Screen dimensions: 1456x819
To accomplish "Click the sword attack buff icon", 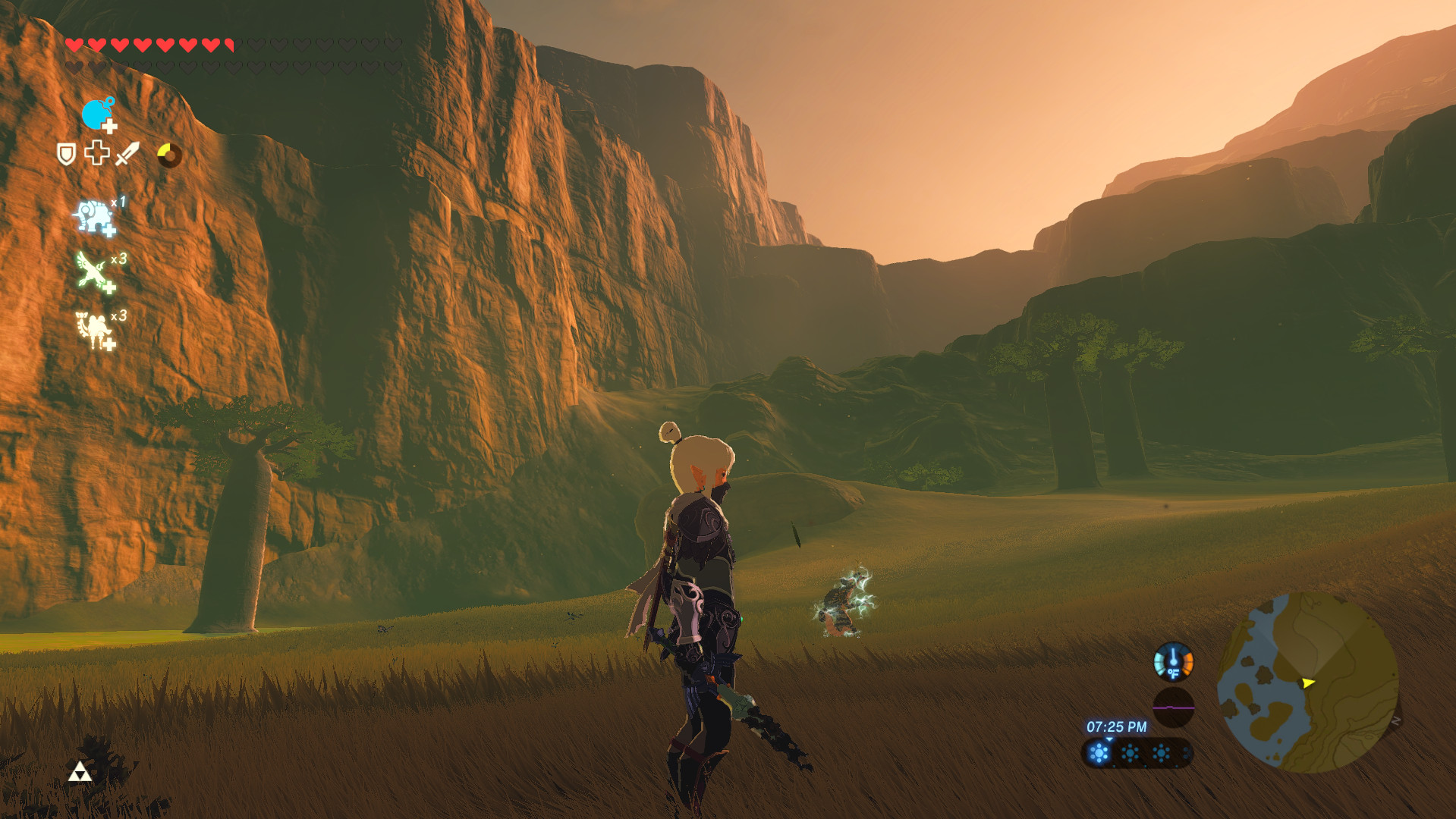I will 127,153.
